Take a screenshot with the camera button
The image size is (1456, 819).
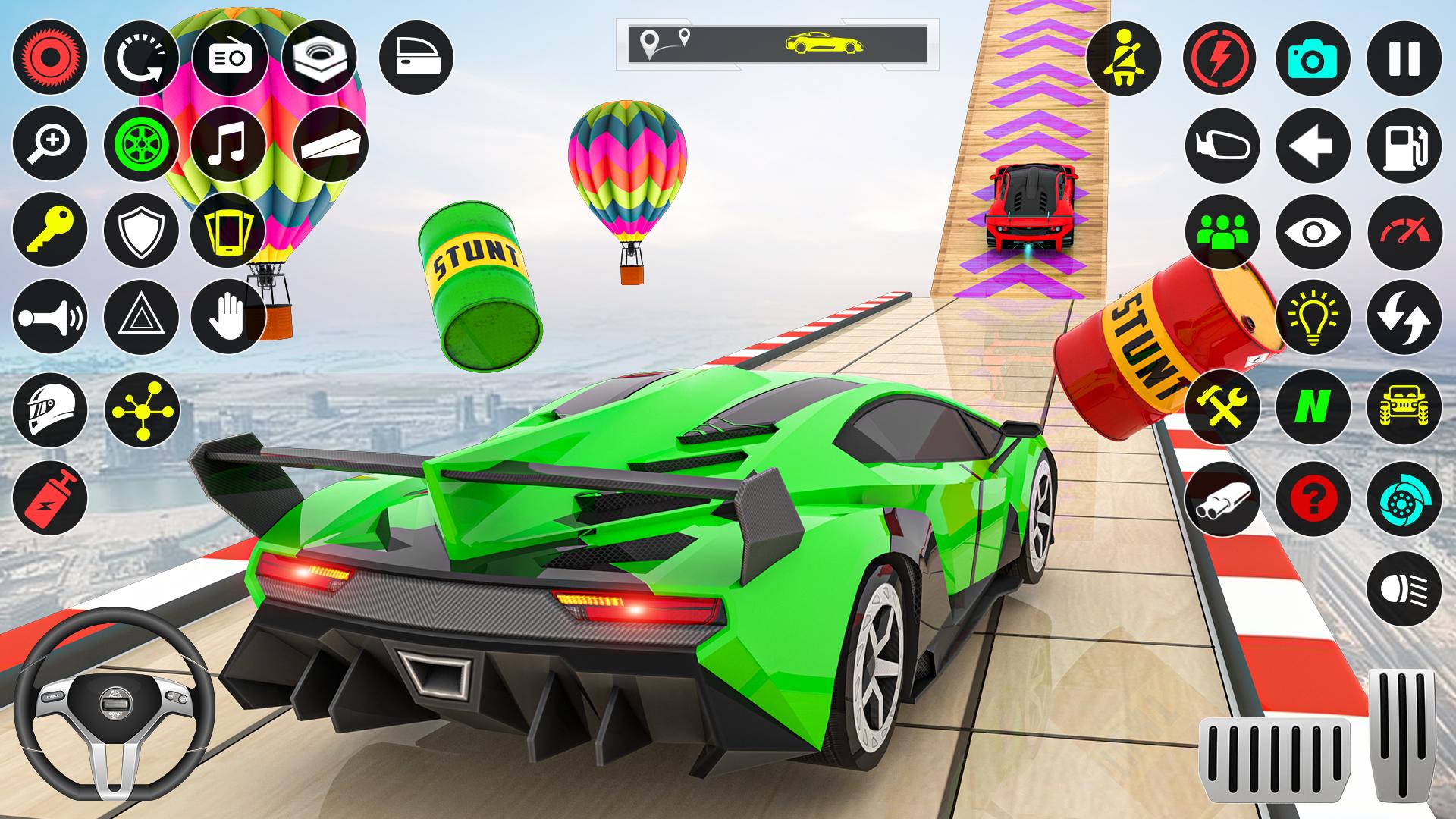[1313, 58]
